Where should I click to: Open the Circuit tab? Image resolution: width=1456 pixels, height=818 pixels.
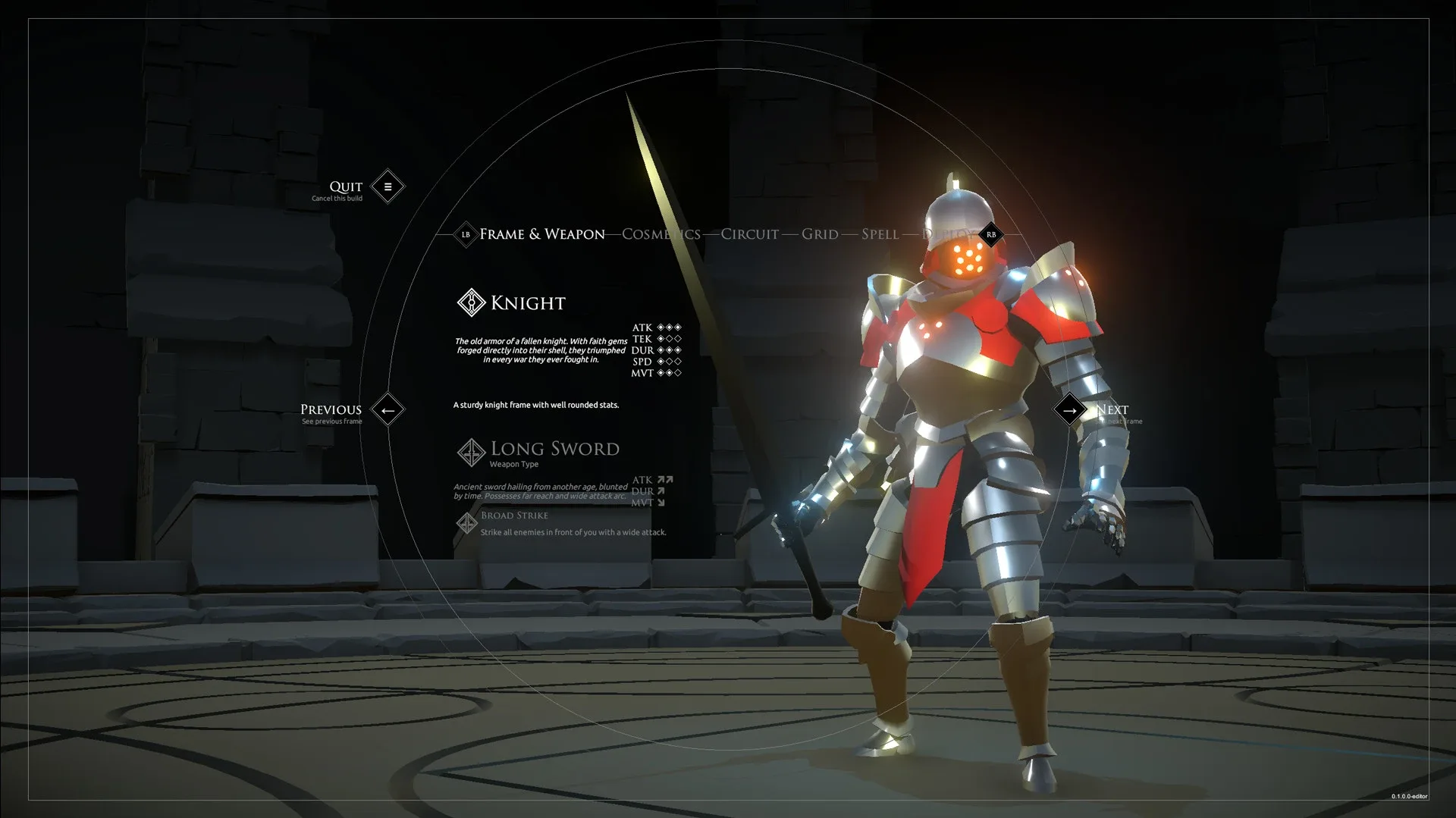(x=749, y=234)
